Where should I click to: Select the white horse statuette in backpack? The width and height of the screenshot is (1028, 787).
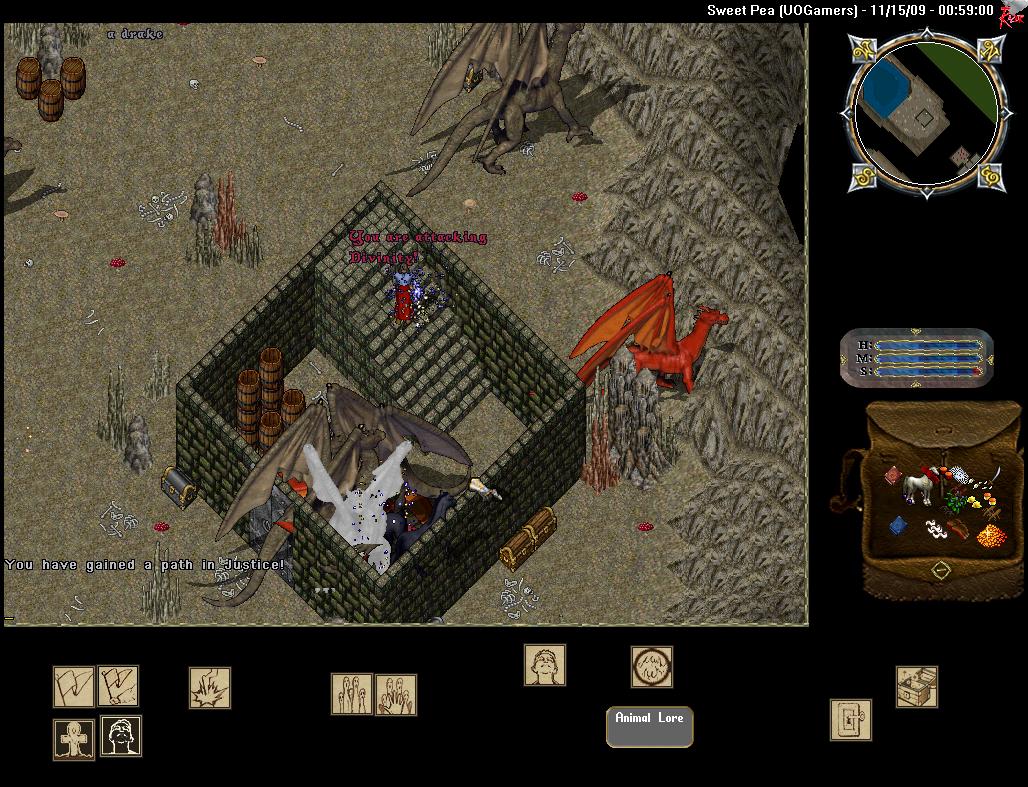[916, 487]
